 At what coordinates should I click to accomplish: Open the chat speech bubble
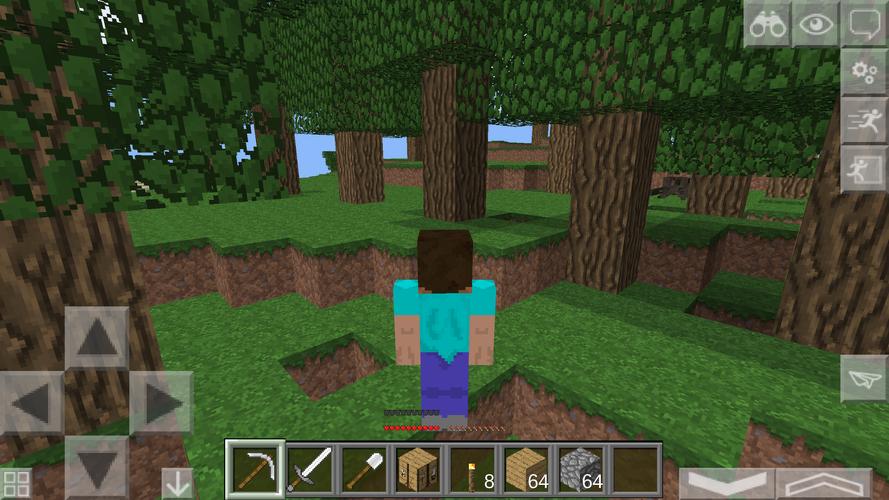[863, 24]
